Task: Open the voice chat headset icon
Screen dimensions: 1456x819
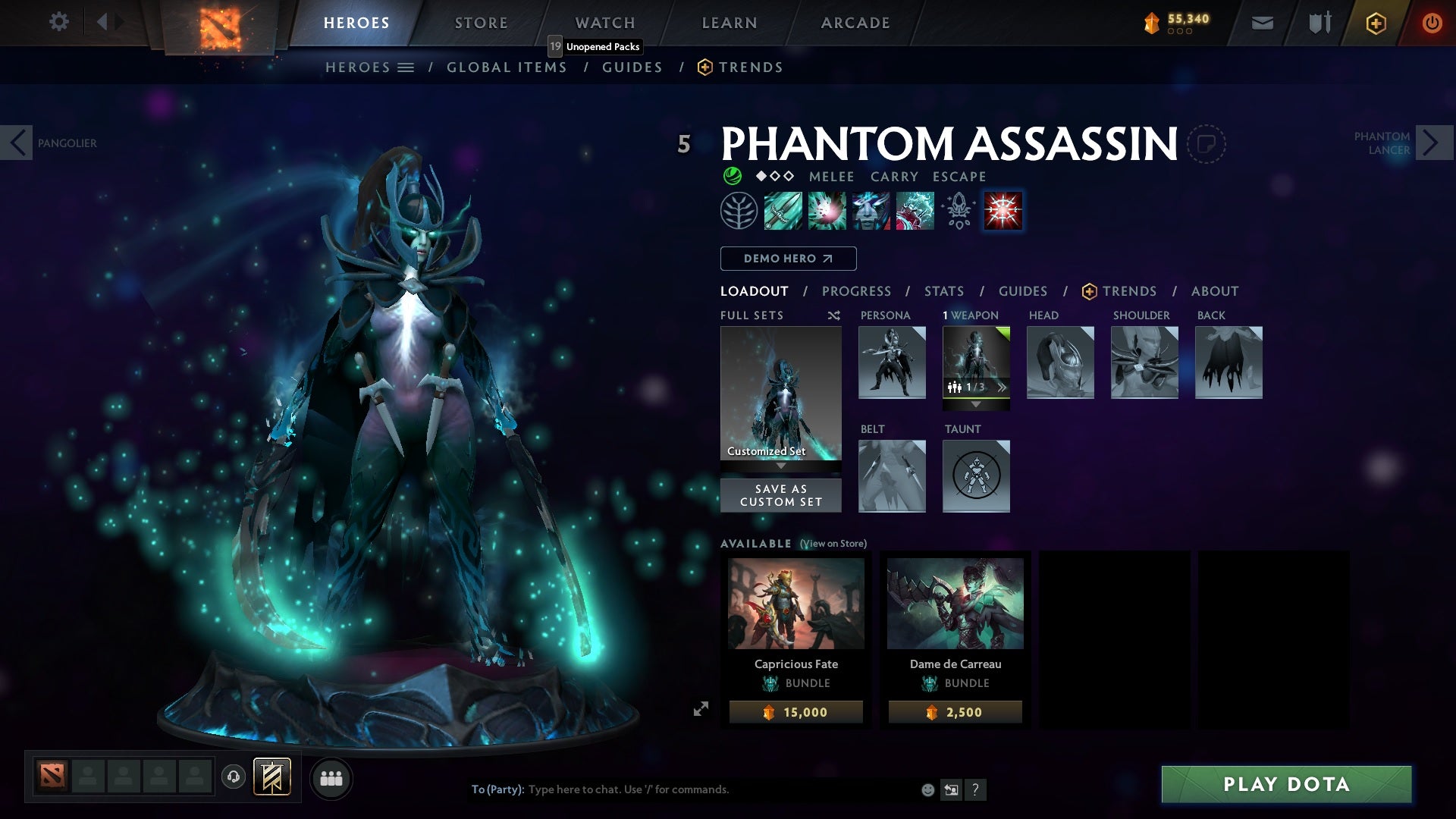Action: [232, 778]
